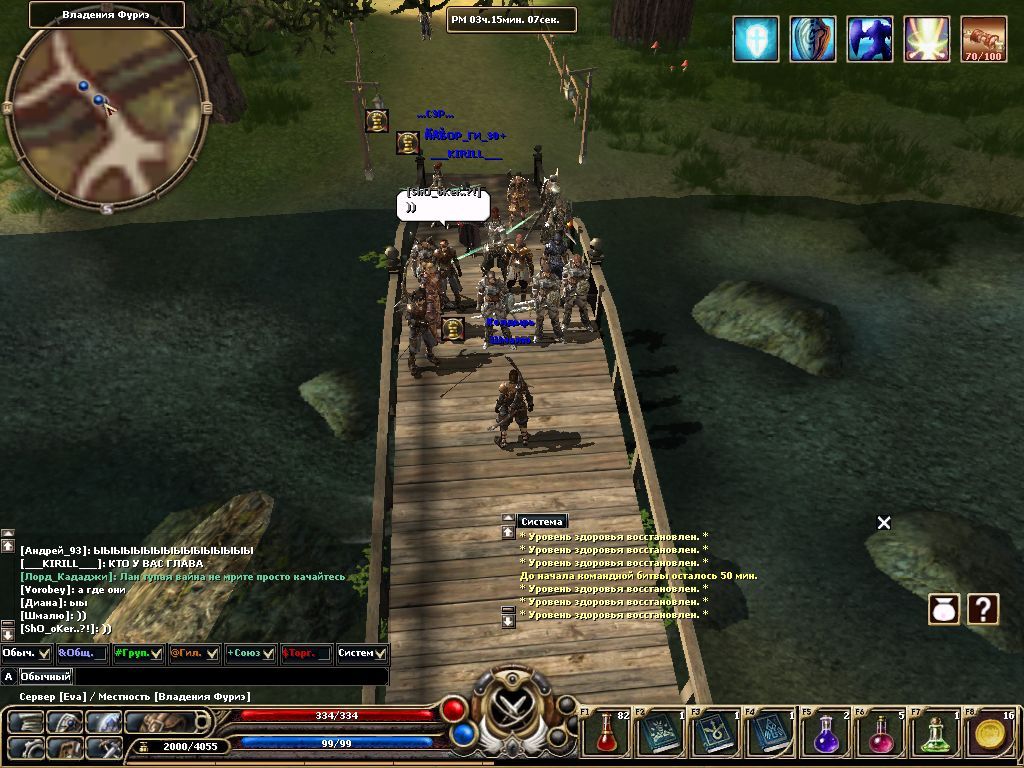Click the glowing light burst buff icon
1024x768 pixels.
[926, 39]
